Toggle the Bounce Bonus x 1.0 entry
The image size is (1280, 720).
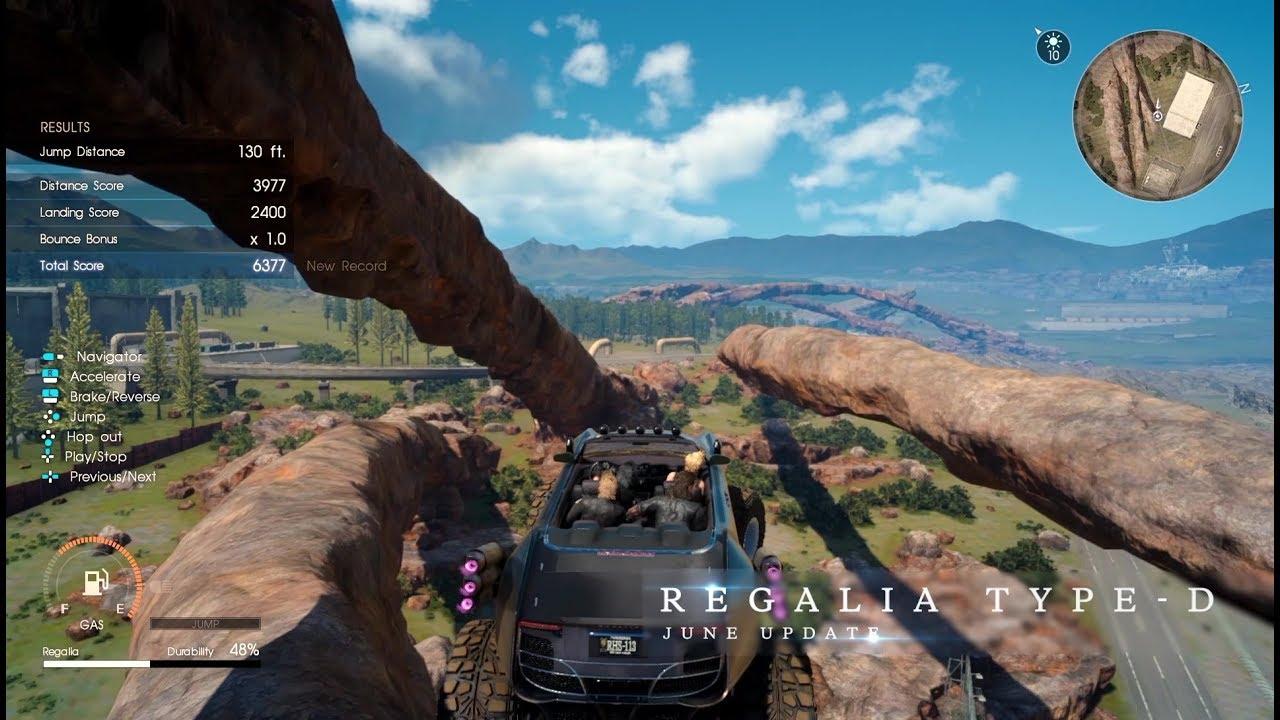point(165,238)
